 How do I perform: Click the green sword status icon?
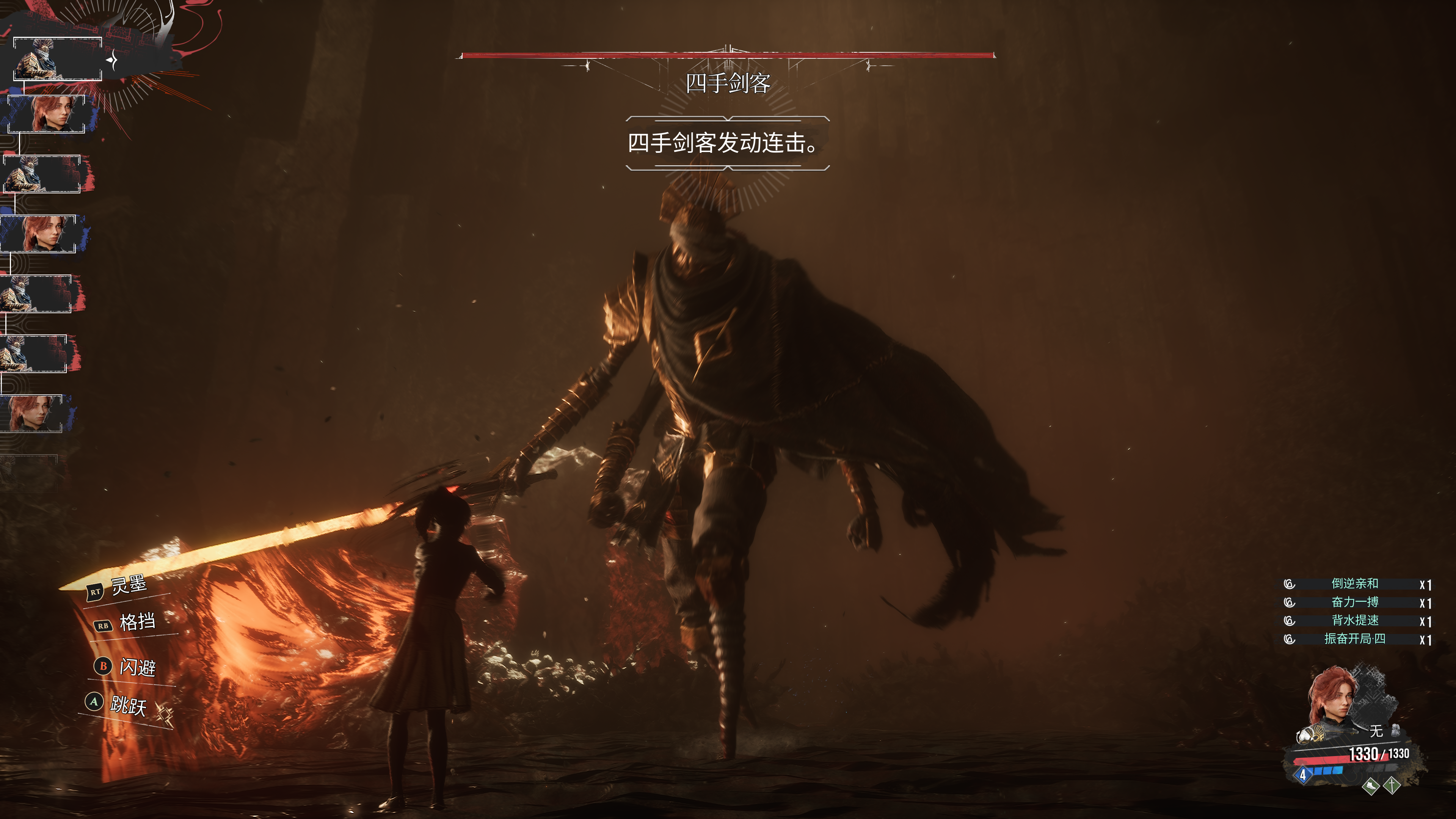coord(1392,784)
